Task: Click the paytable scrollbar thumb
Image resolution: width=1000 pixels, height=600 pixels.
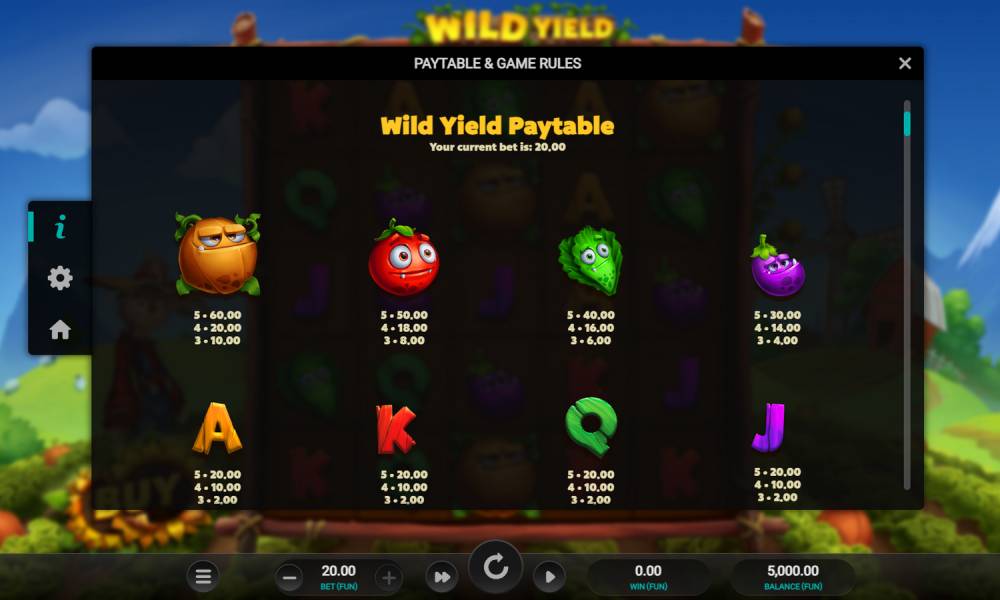Action: point(907,123)
